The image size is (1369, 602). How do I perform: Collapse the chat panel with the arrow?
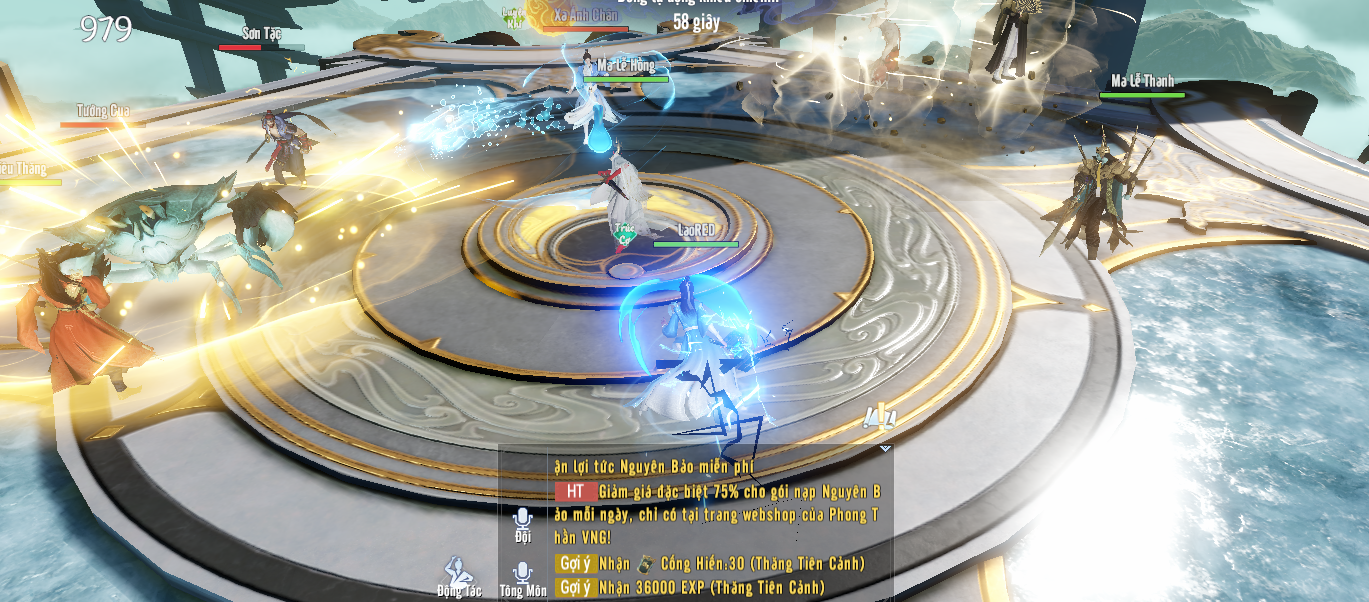(x=885, y=449)
